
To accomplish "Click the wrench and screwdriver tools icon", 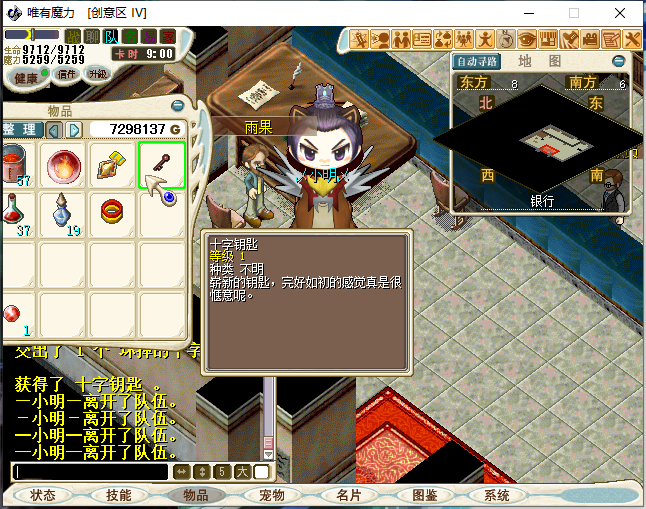I will pyautogui.click(x=633, y=40).
